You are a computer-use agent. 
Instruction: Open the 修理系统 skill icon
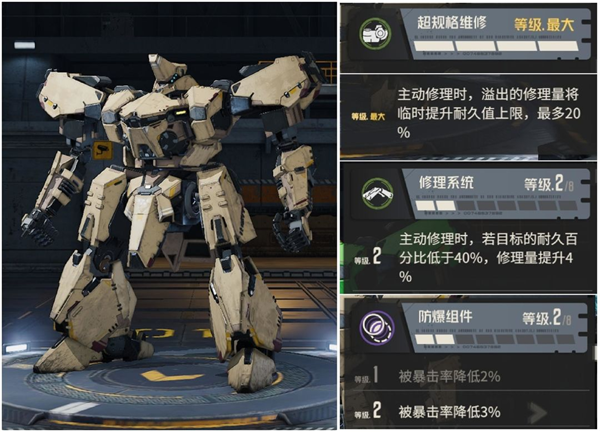tap(373, 192)
